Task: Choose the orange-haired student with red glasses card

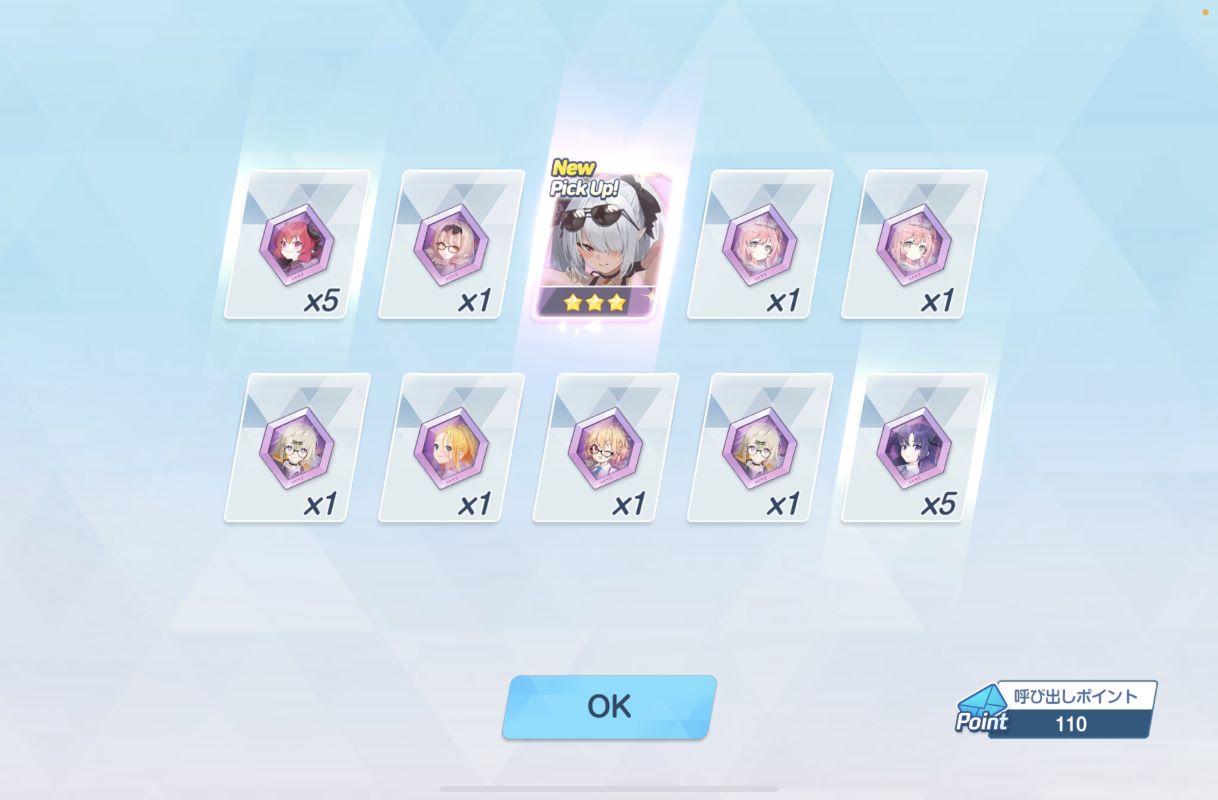Action: (605, 449)
